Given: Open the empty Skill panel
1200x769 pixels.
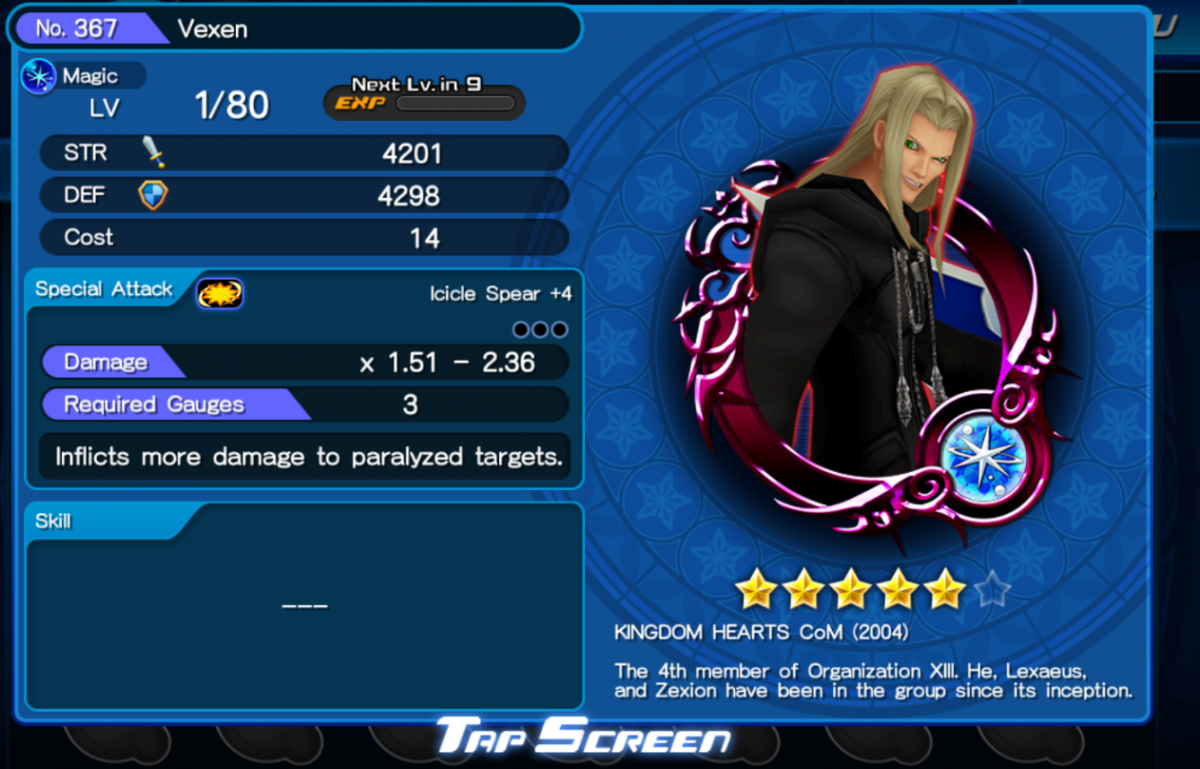Looking at the screenshot, I should [304, 606].
